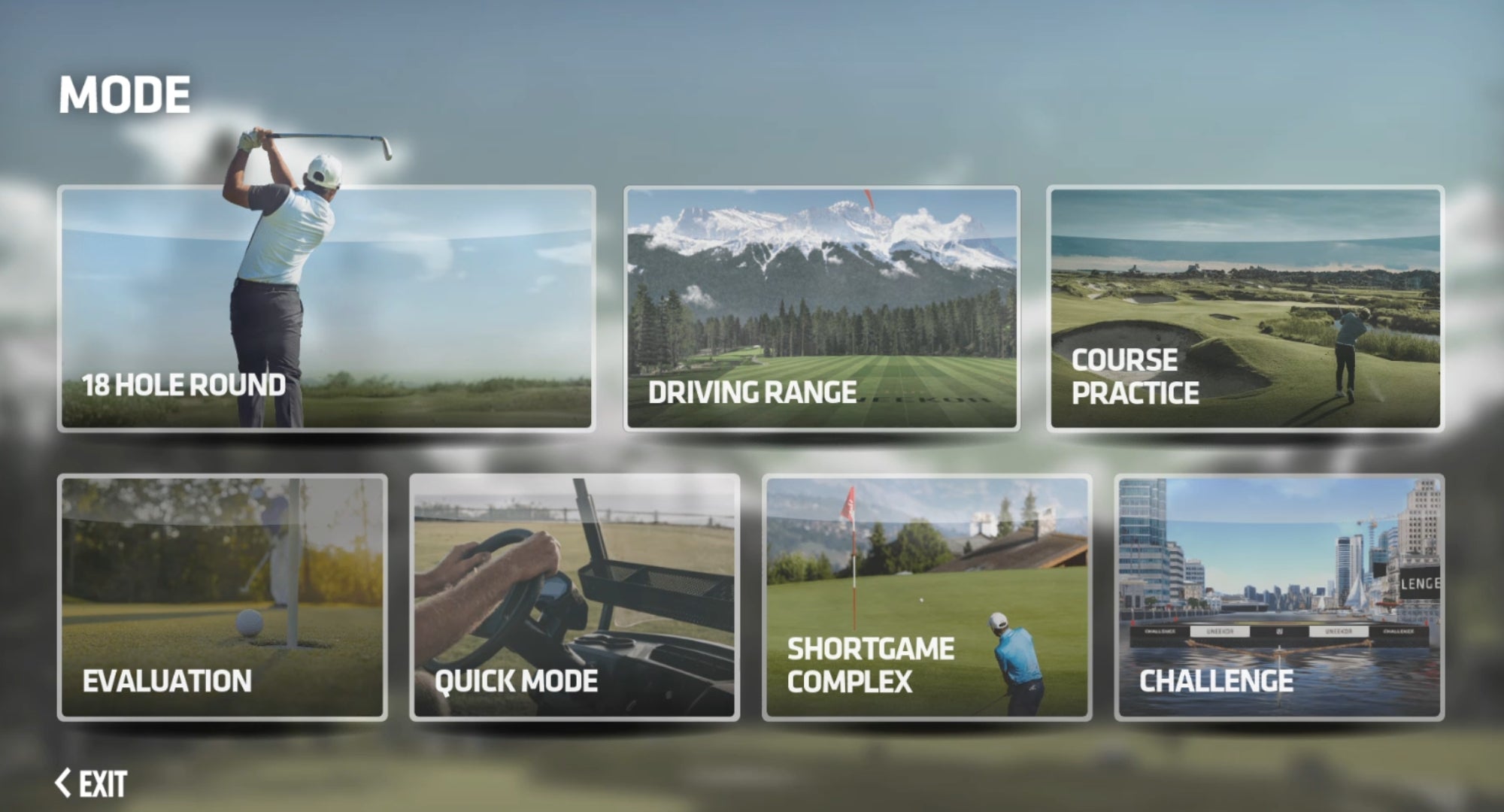This screenshot has height=812, width=1504.
Task: Choose the Evaluation mode
Action: (x=223, y=598)
